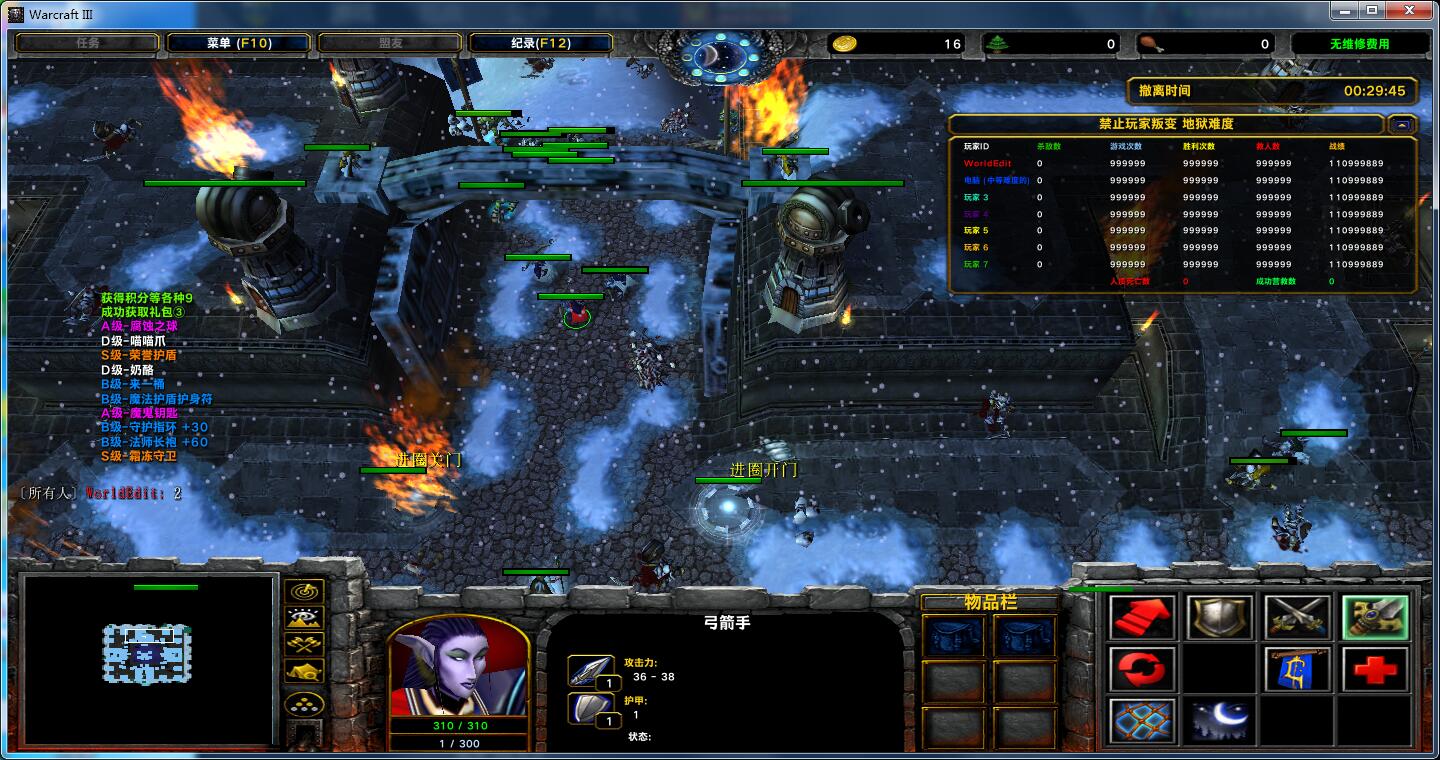The image size is (1440, 760).
Task: Click the minimap to move the camera
Action: pos(147,655)
